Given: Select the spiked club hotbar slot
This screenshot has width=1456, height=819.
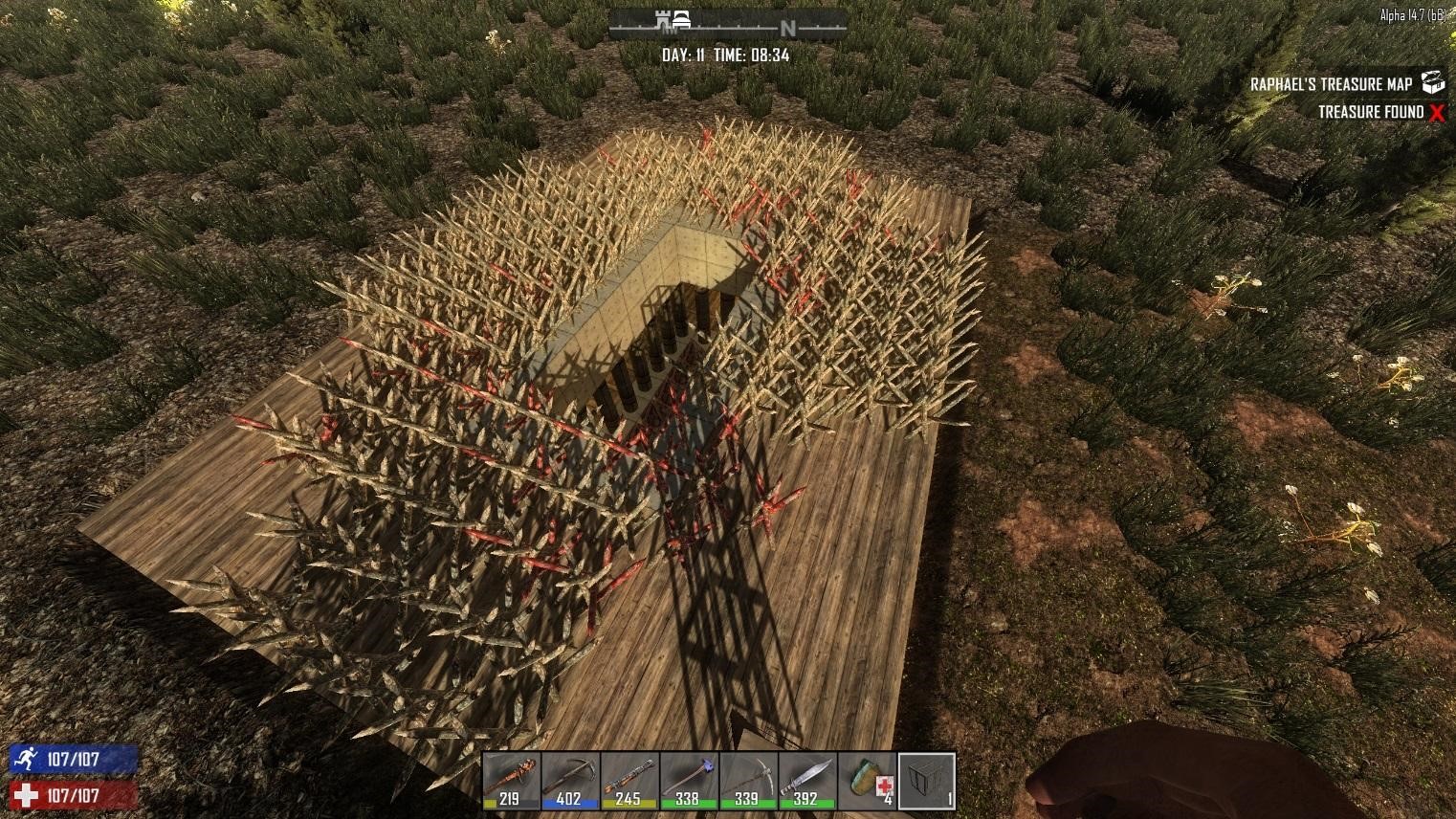Looking at the screenshot, I should (512, 780).
